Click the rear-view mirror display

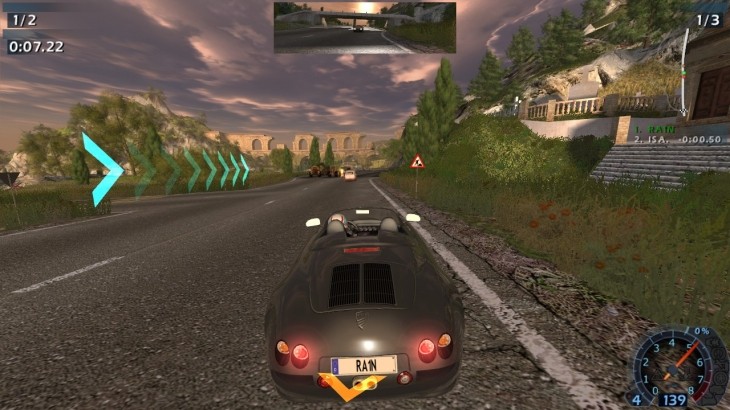coord(365,27)
